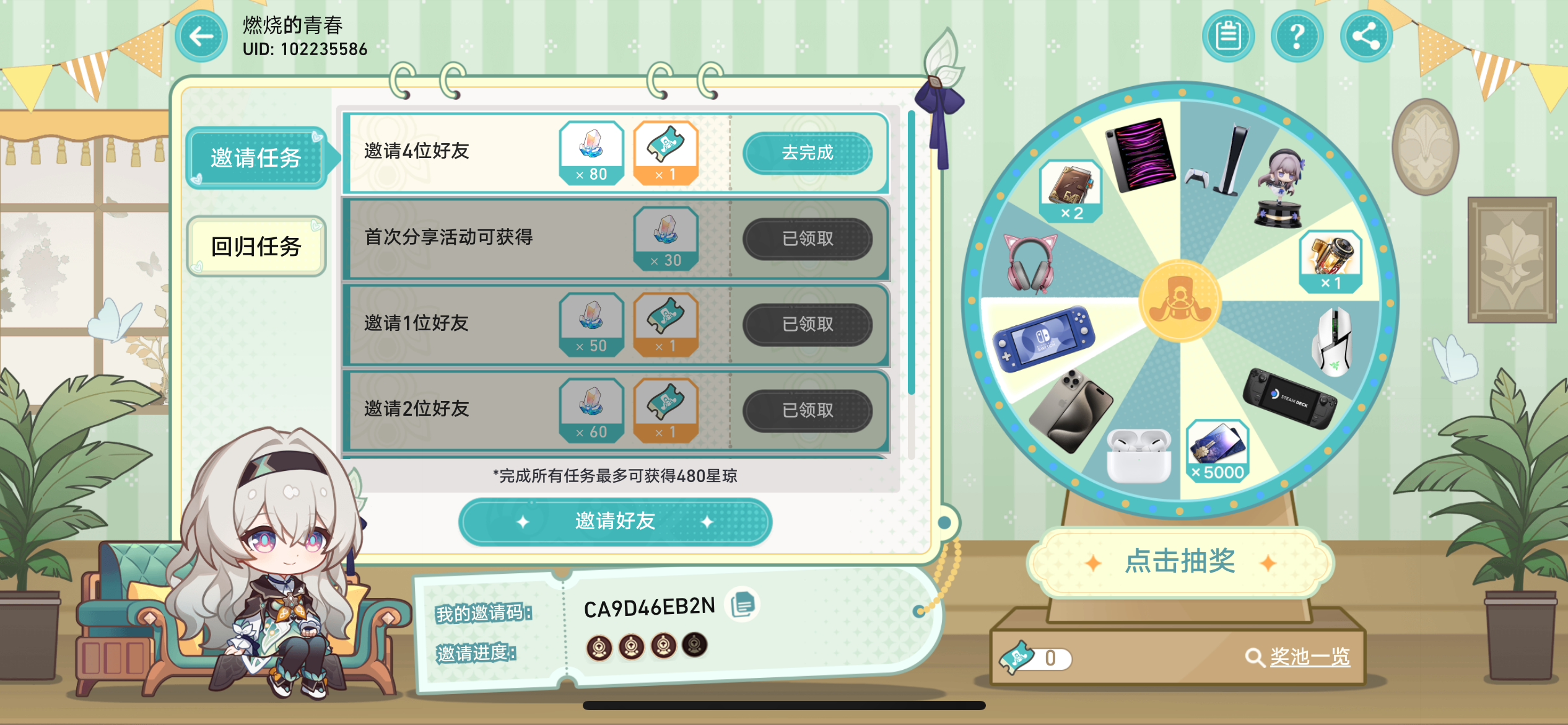Open 奖池一览 prize pool list

coord(1312,659)
